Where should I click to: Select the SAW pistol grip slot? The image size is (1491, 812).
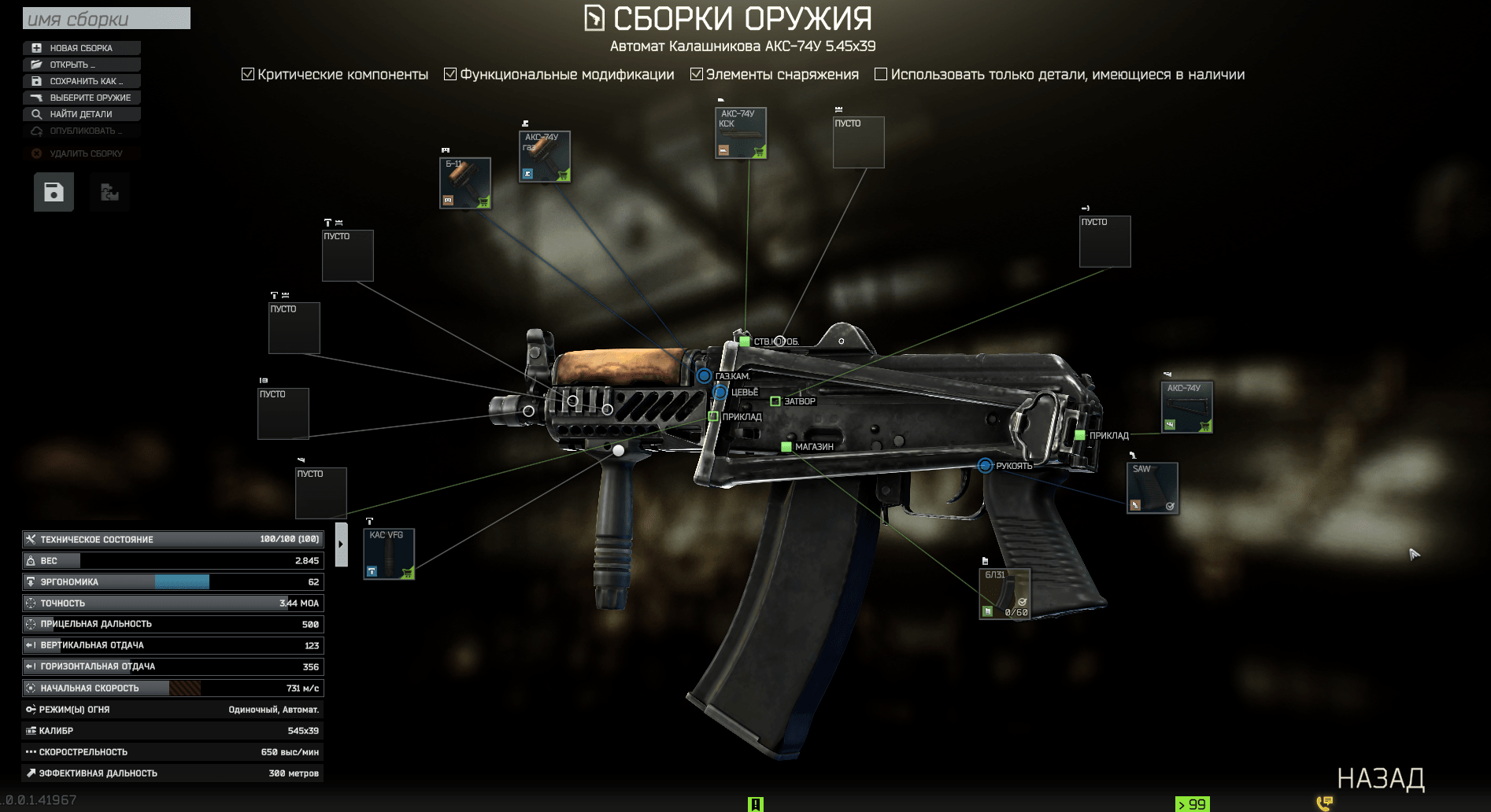pyautogui.click(x=1152, y=488)
